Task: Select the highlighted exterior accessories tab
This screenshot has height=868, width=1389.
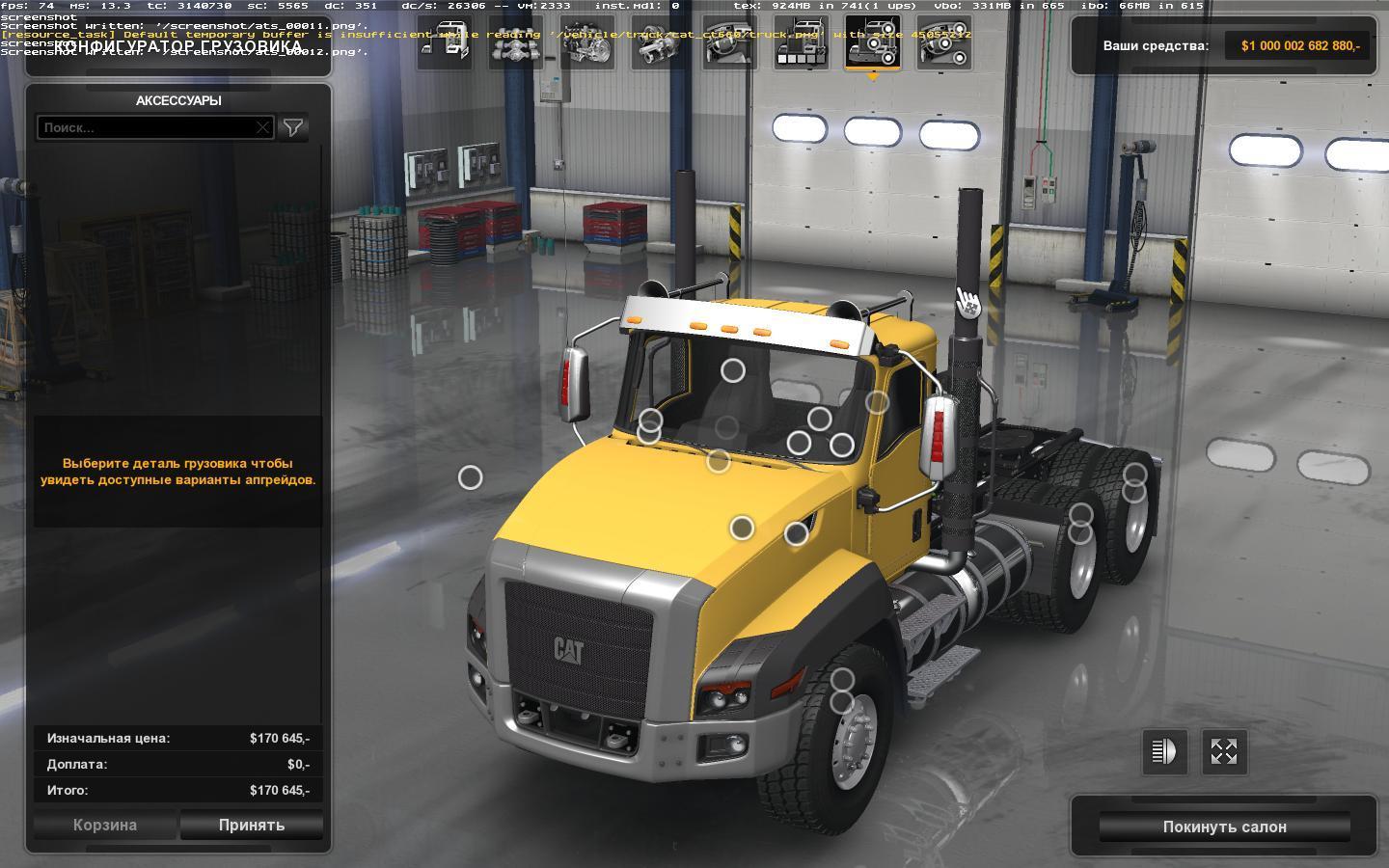Action: point(873,42)
